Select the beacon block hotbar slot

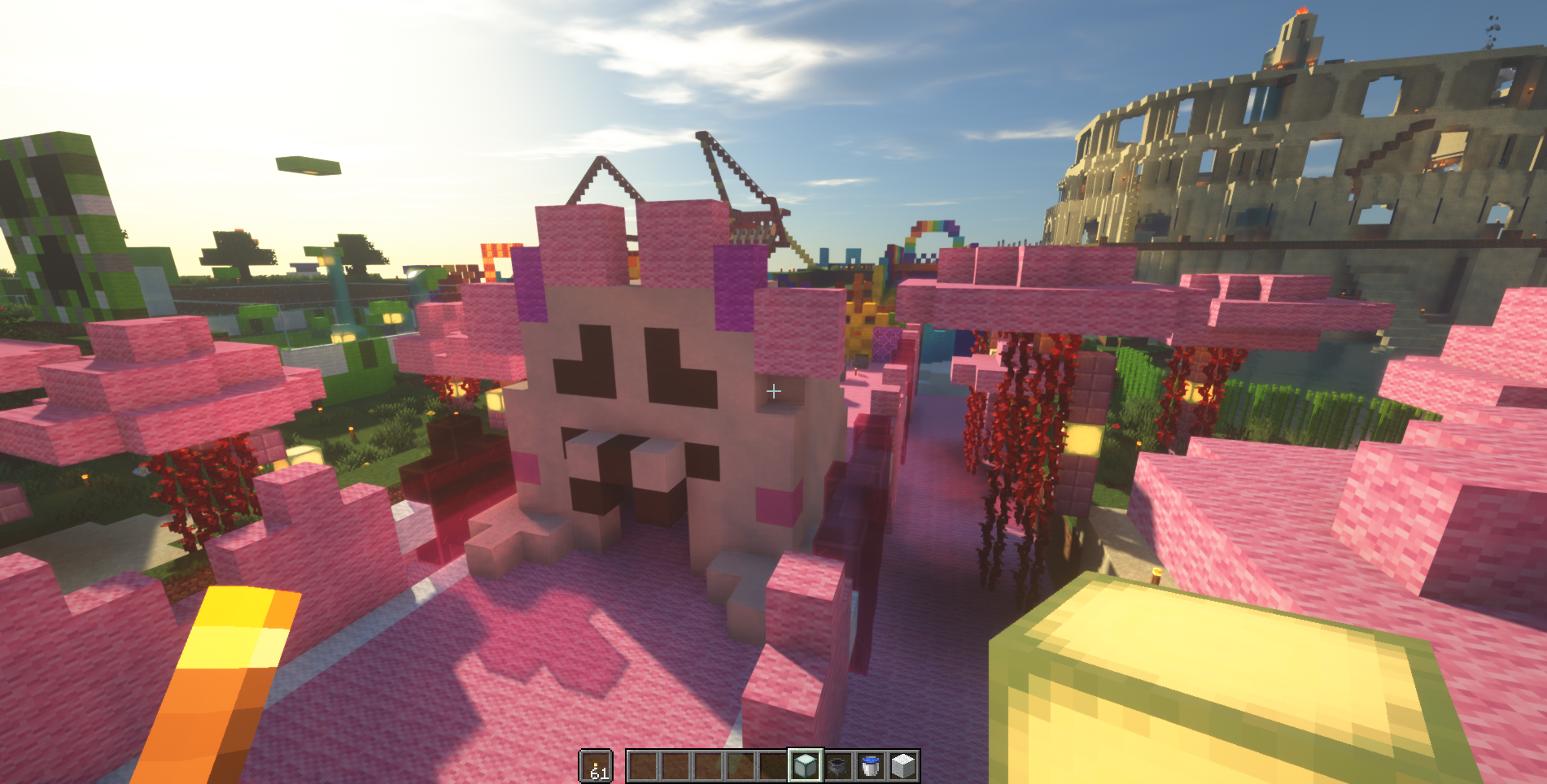click(805, 765)
